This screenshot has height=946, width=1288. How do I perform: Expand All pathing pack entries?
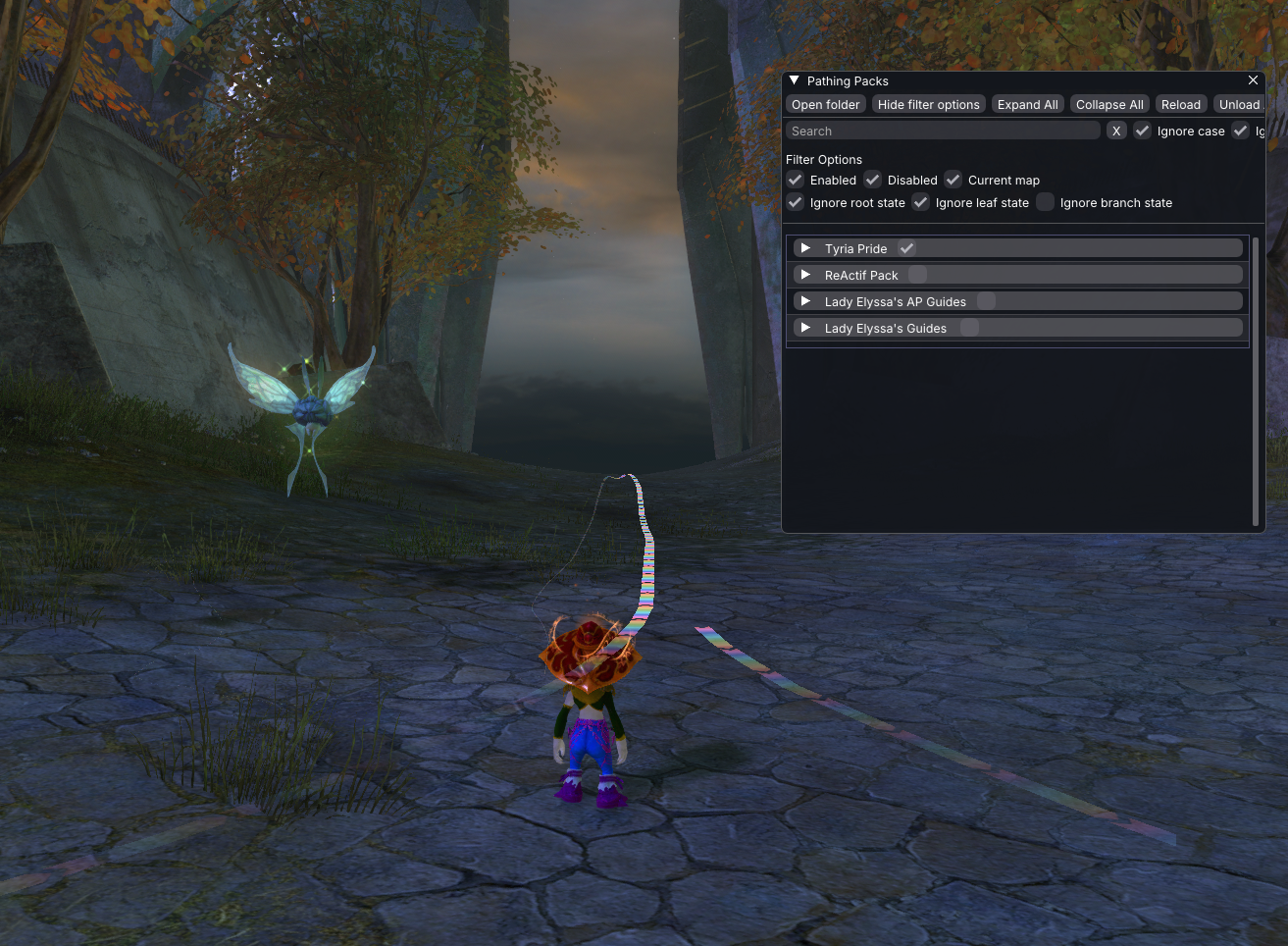[1027, 105]
